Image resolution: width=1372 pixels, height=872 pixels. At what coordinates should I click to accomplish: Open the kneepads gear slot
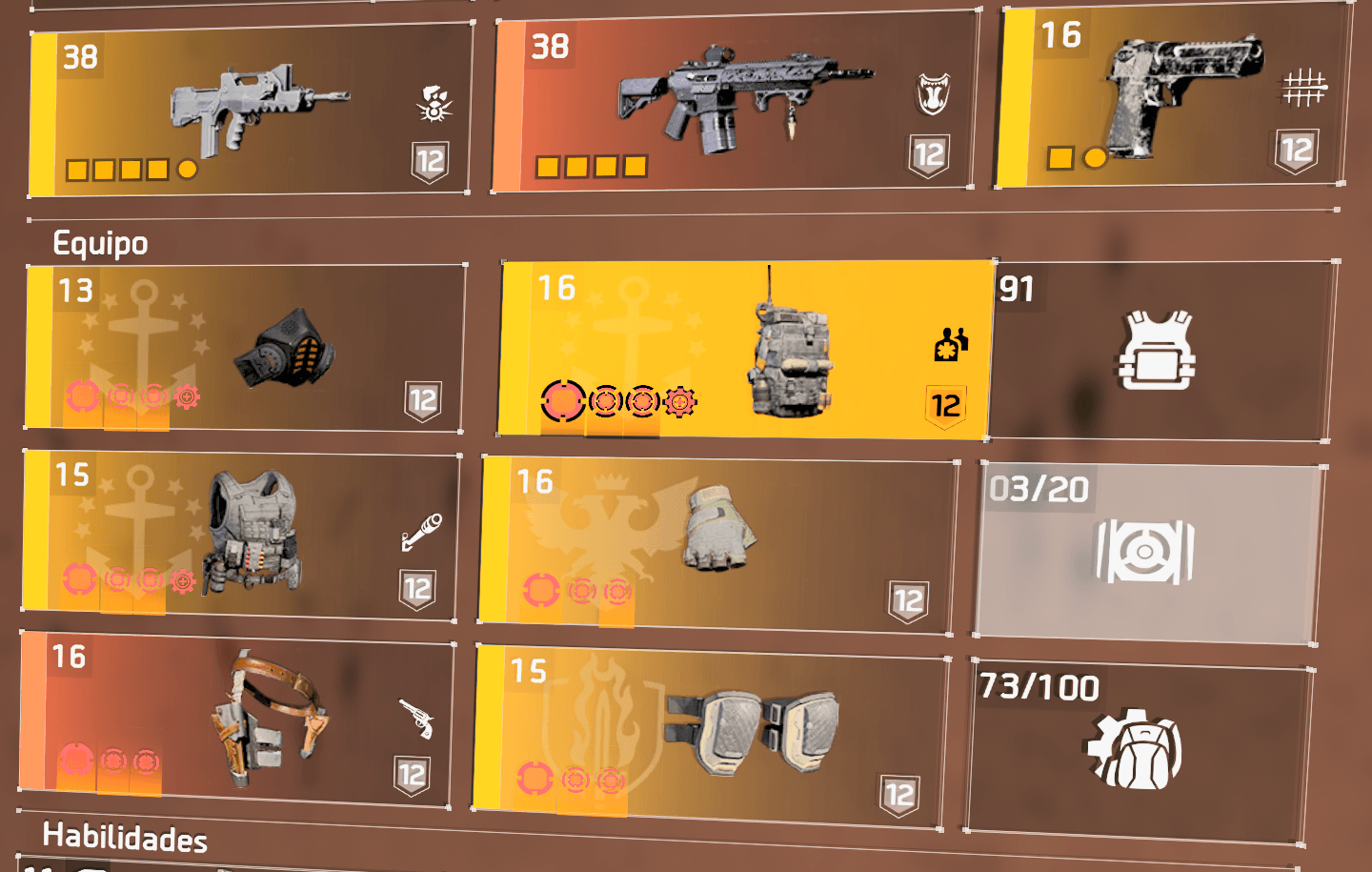[x=711, y=735]
